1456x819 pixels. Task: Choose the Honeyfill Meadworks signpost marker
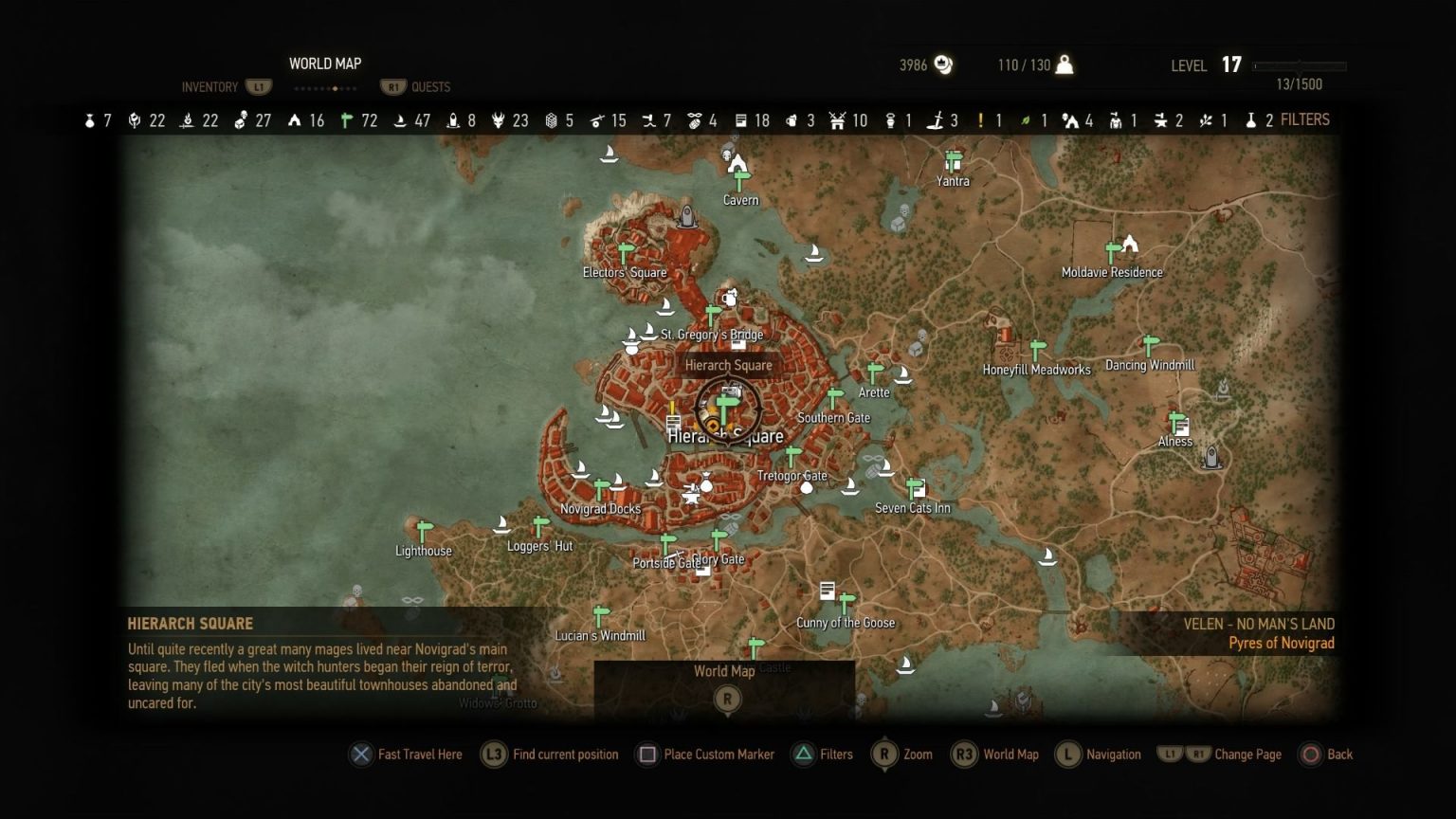pos(1038,350)
